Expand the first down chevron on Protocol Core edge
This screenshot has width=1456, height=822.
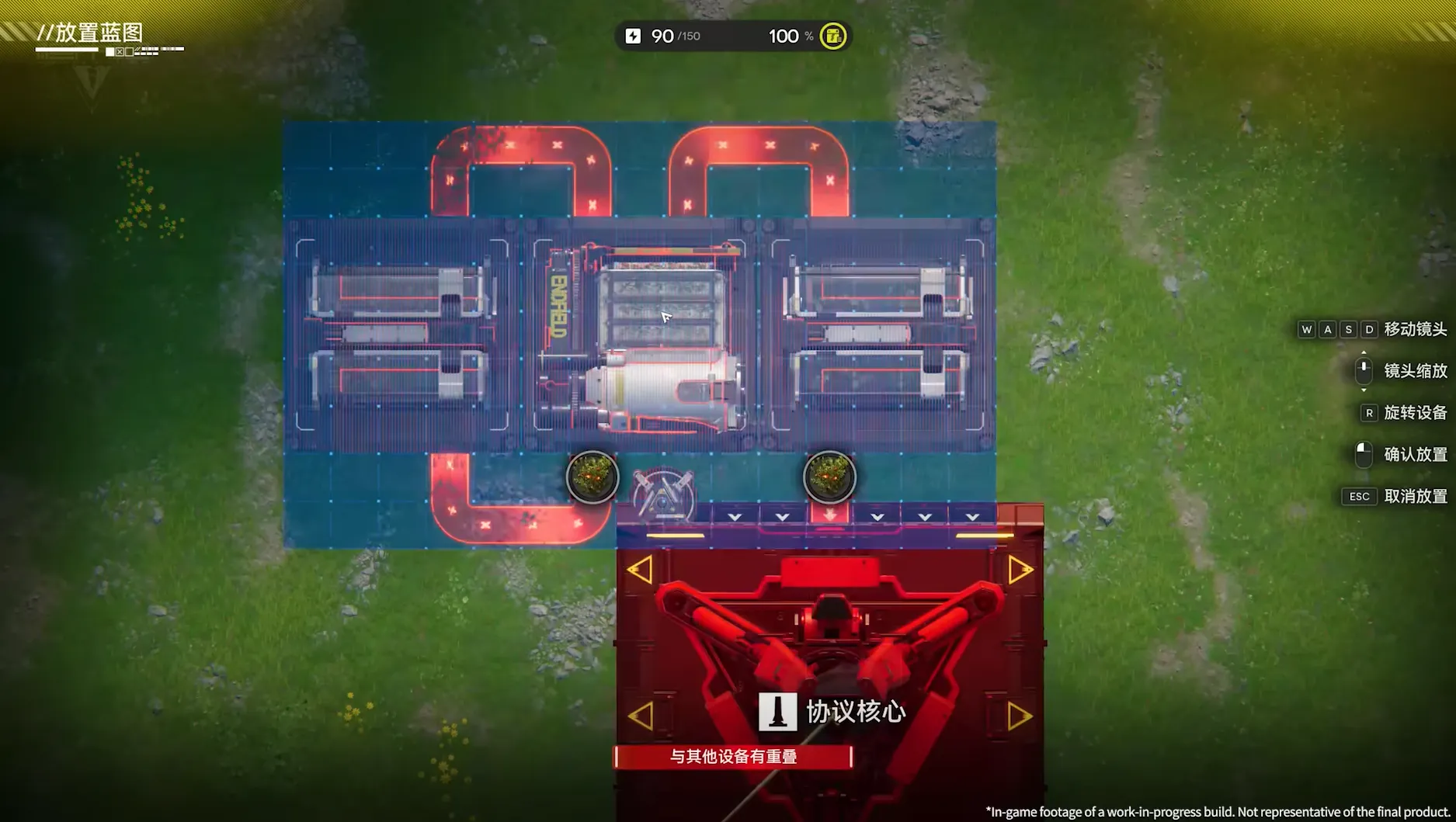pyautogui.click(x=735, y=516)
